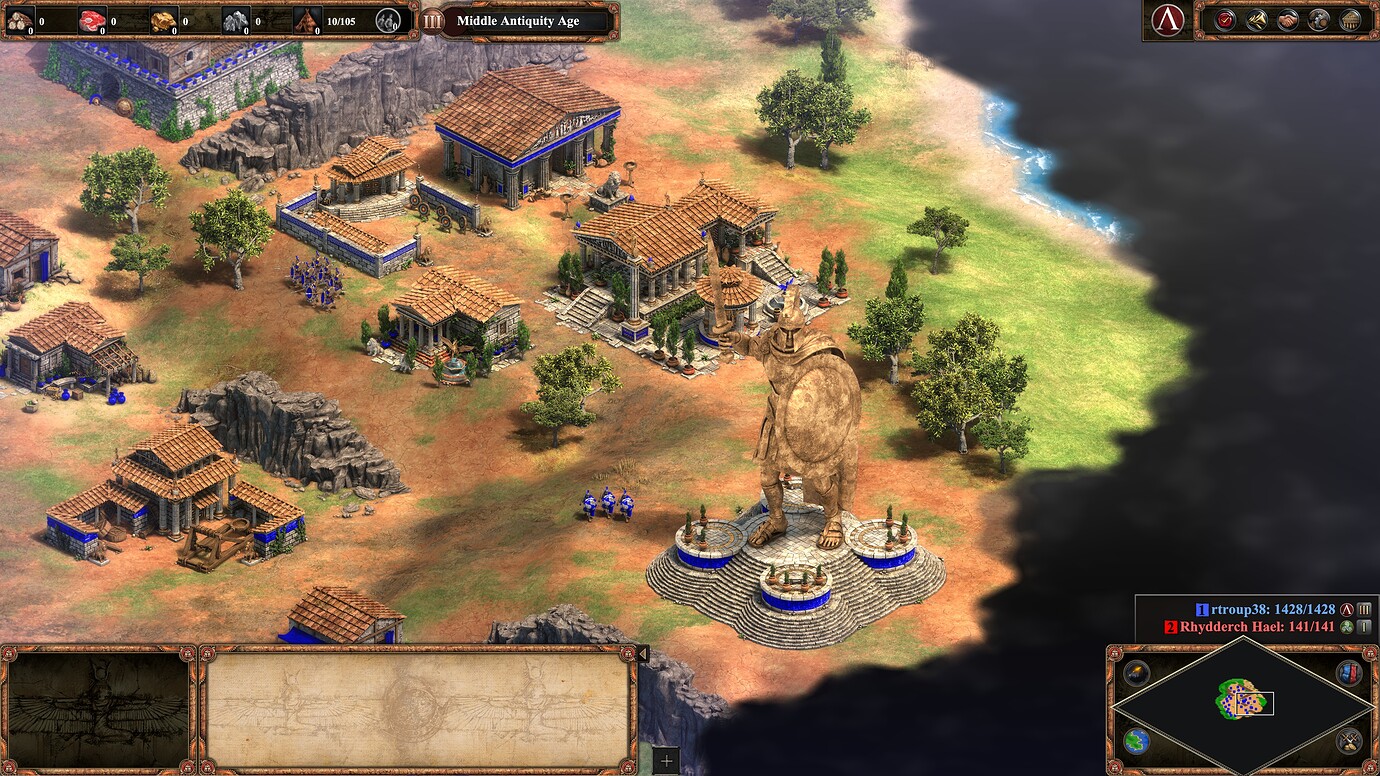Toggle combat view with the swords icon

[x=1347, y=740]
